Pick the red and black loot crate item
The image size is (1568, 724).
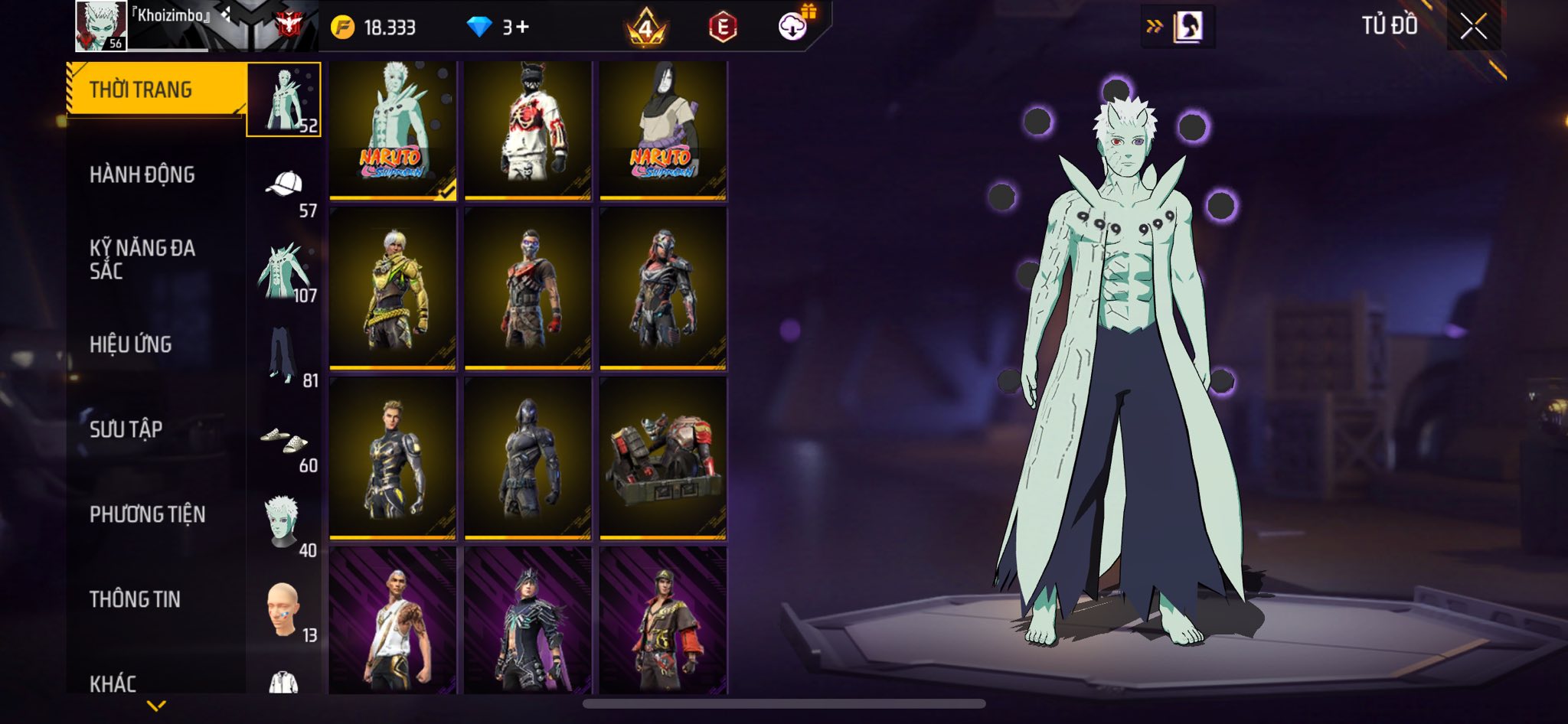tap(663, 458)
